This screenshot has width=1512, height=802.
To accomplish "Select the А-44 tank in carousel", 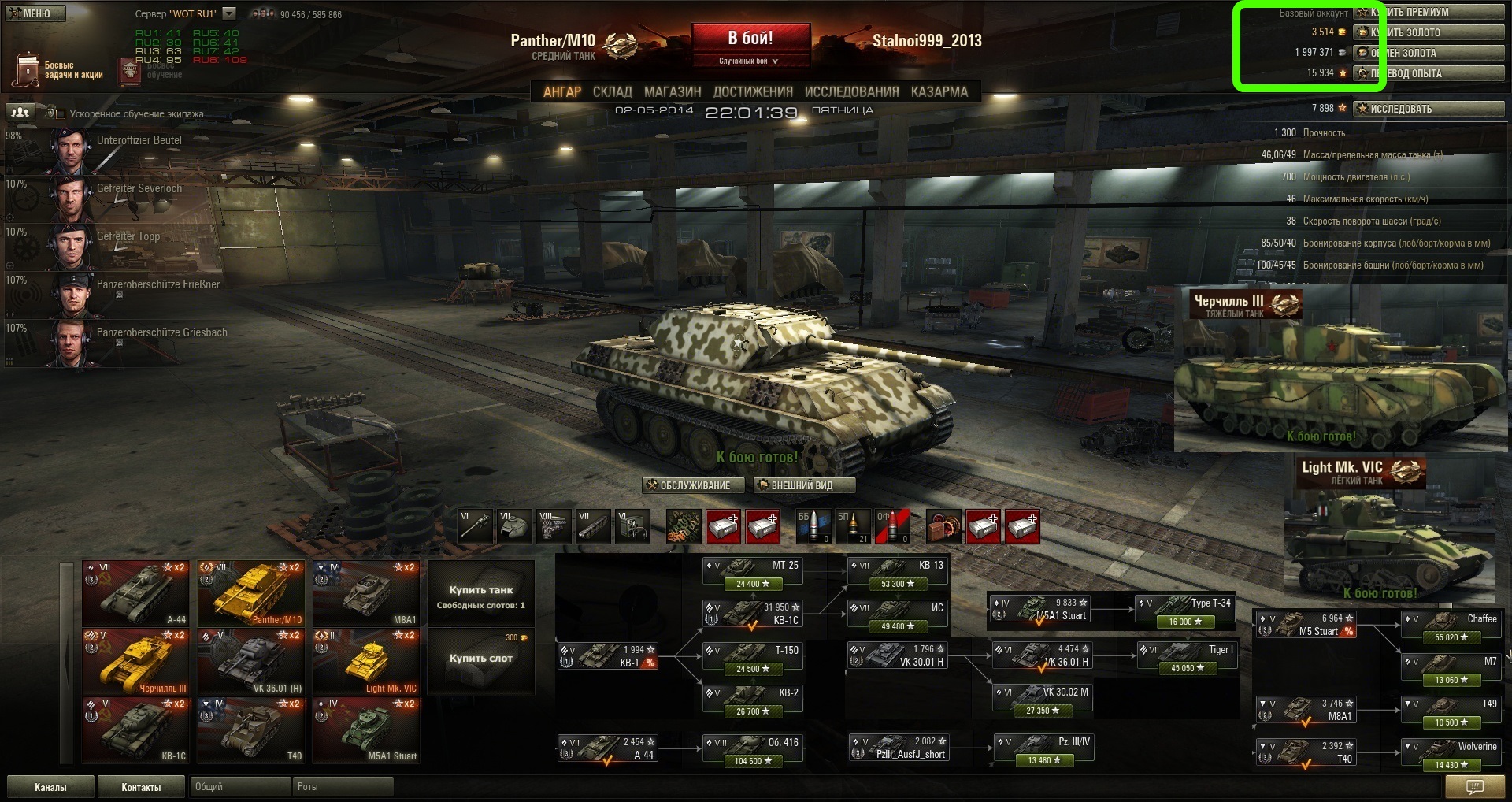I will [x=135, y=593].
